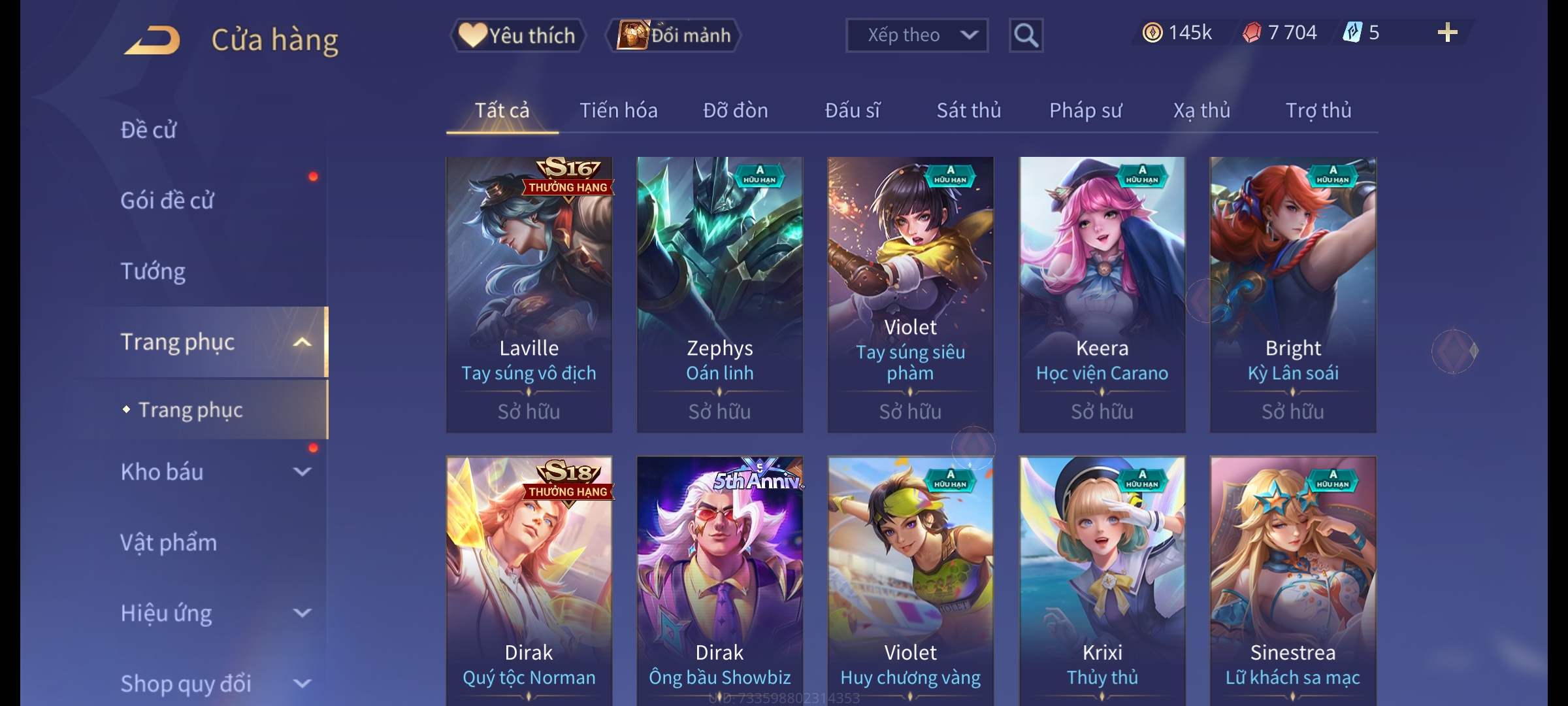Choose the Zephys Oán linh skin card
This screenshot has width=1568, height=706.
(719, 294)
